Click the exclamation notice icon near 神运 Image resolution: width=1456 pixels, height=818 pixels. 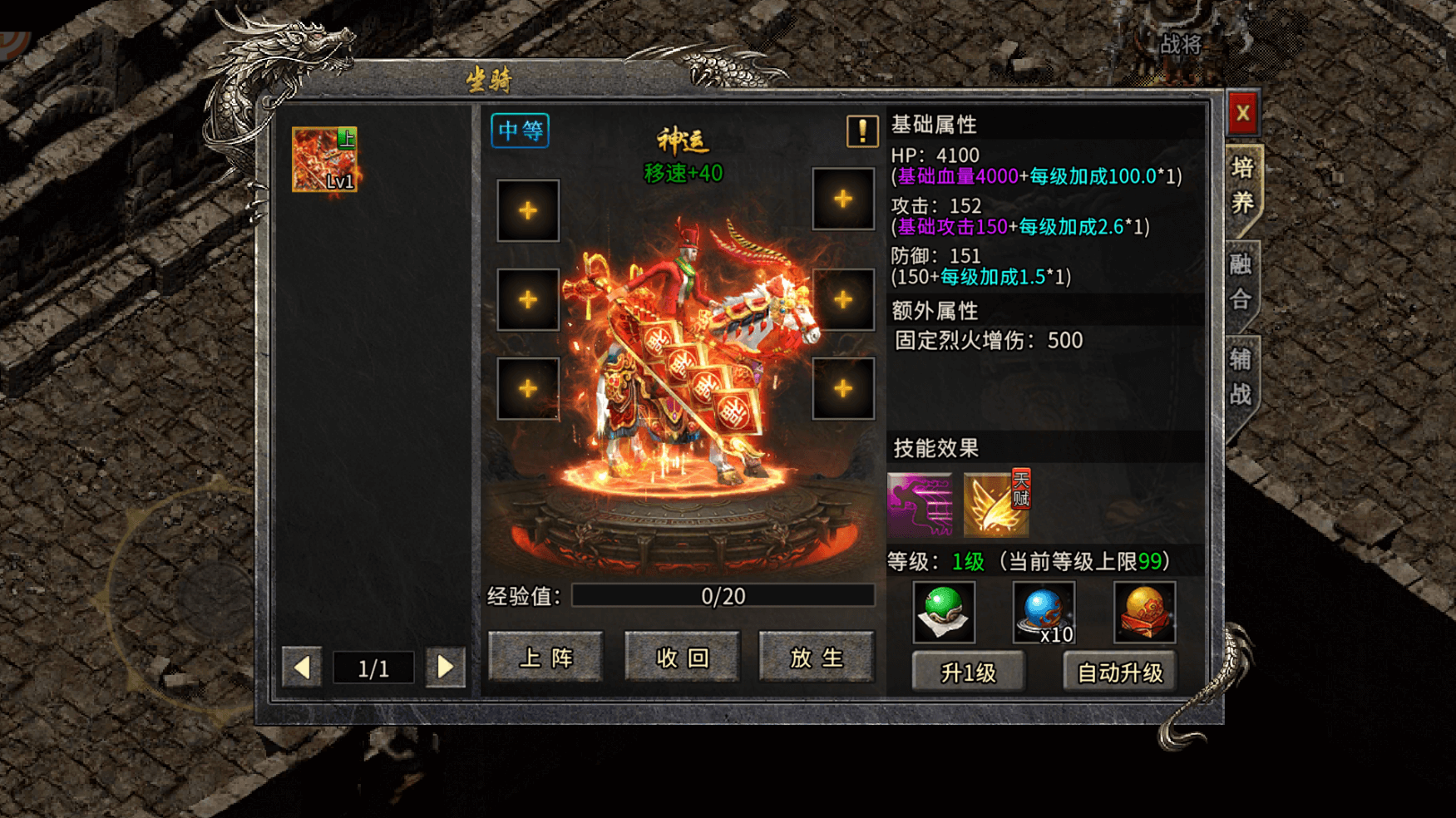click(861, 131)
